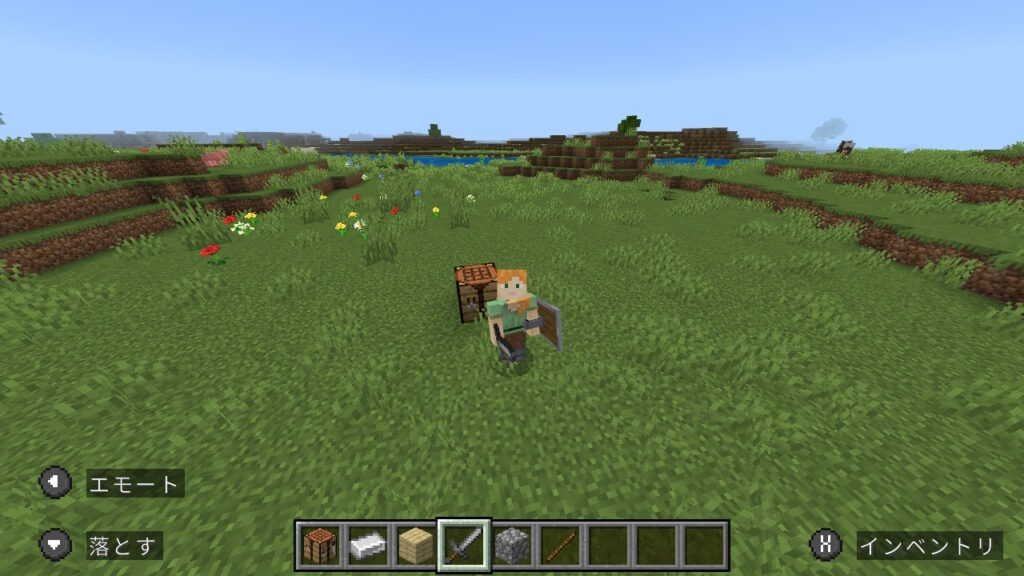1024x576 pixels.
Task: Choose the wooden planks hotbar slot
Action: pyautogui.click(x=416, y=545)
